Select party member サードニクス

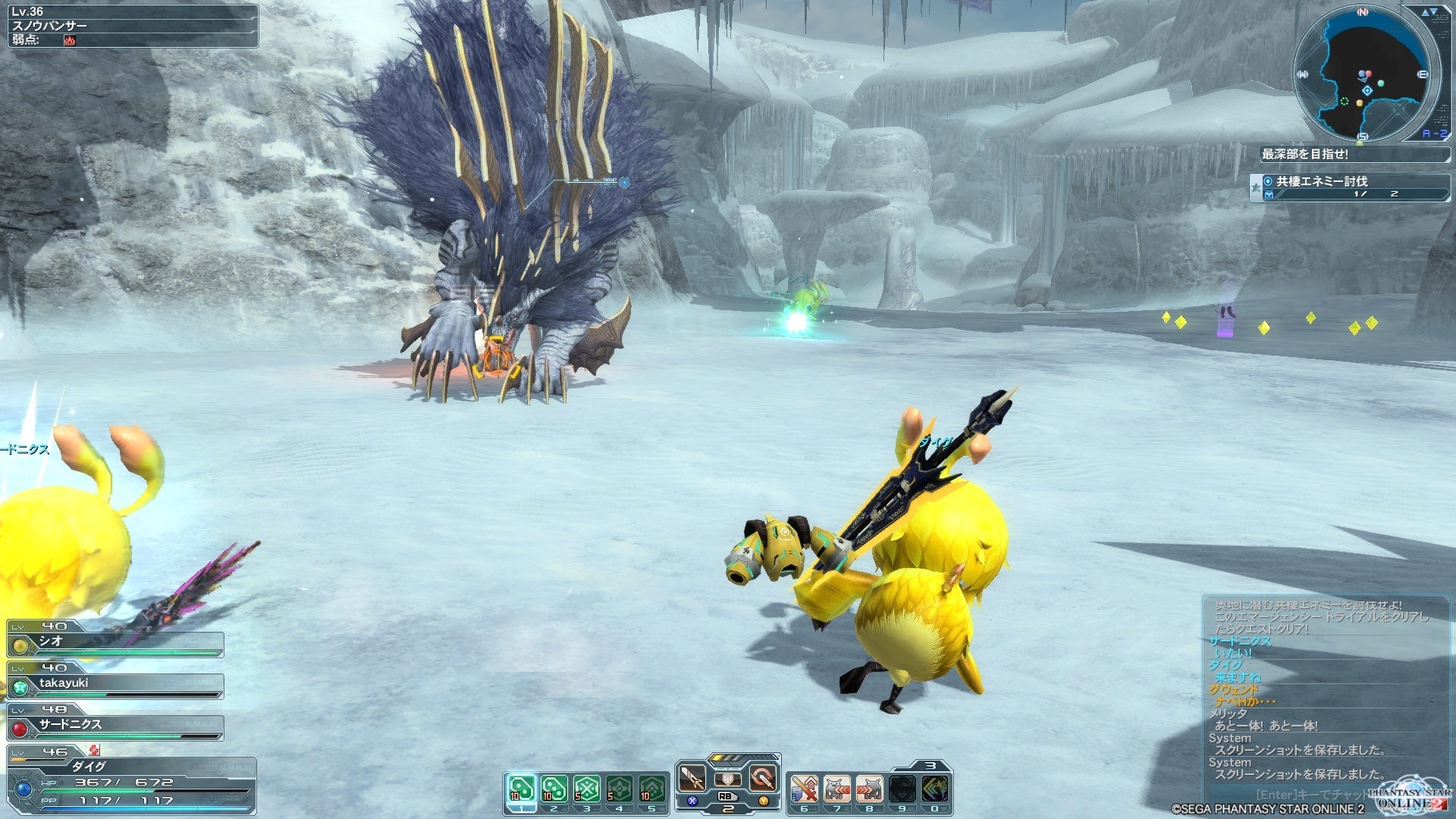click(115, 726)
